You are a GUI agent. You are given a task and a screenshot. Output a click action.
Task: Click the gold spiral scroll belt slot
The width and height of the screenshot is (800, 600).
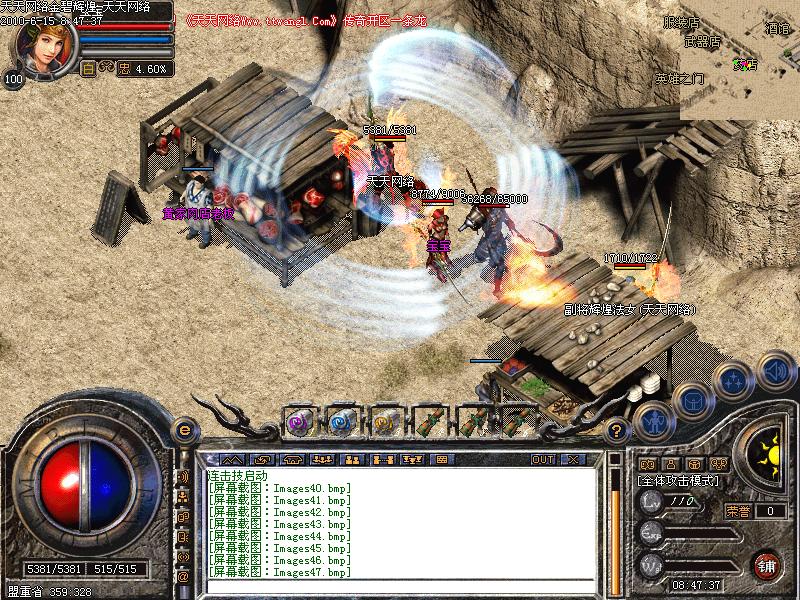[x=385, y=421]
